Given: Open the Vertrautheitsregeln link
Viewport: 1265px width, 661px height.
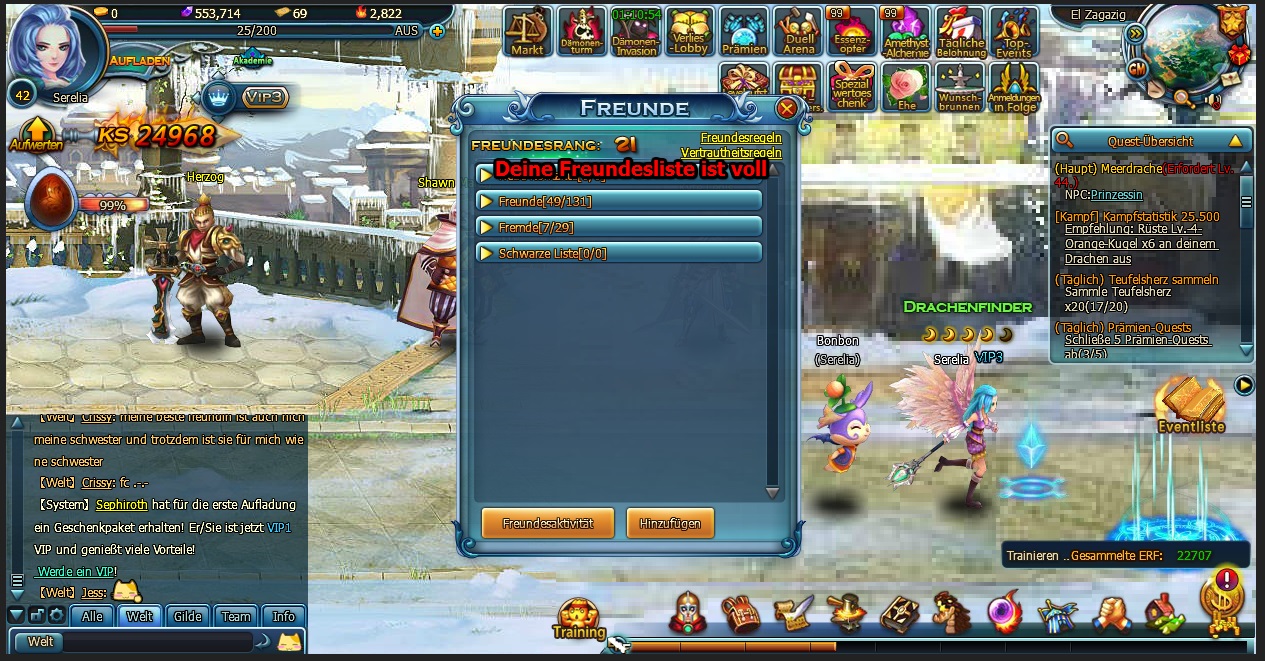Looking at the screenshot, I should pos(731,153).
